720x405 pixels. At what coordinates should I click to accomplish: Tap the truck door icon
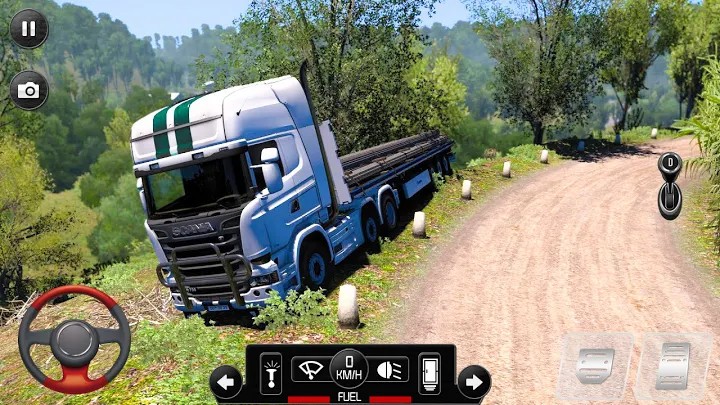point(429,373)
